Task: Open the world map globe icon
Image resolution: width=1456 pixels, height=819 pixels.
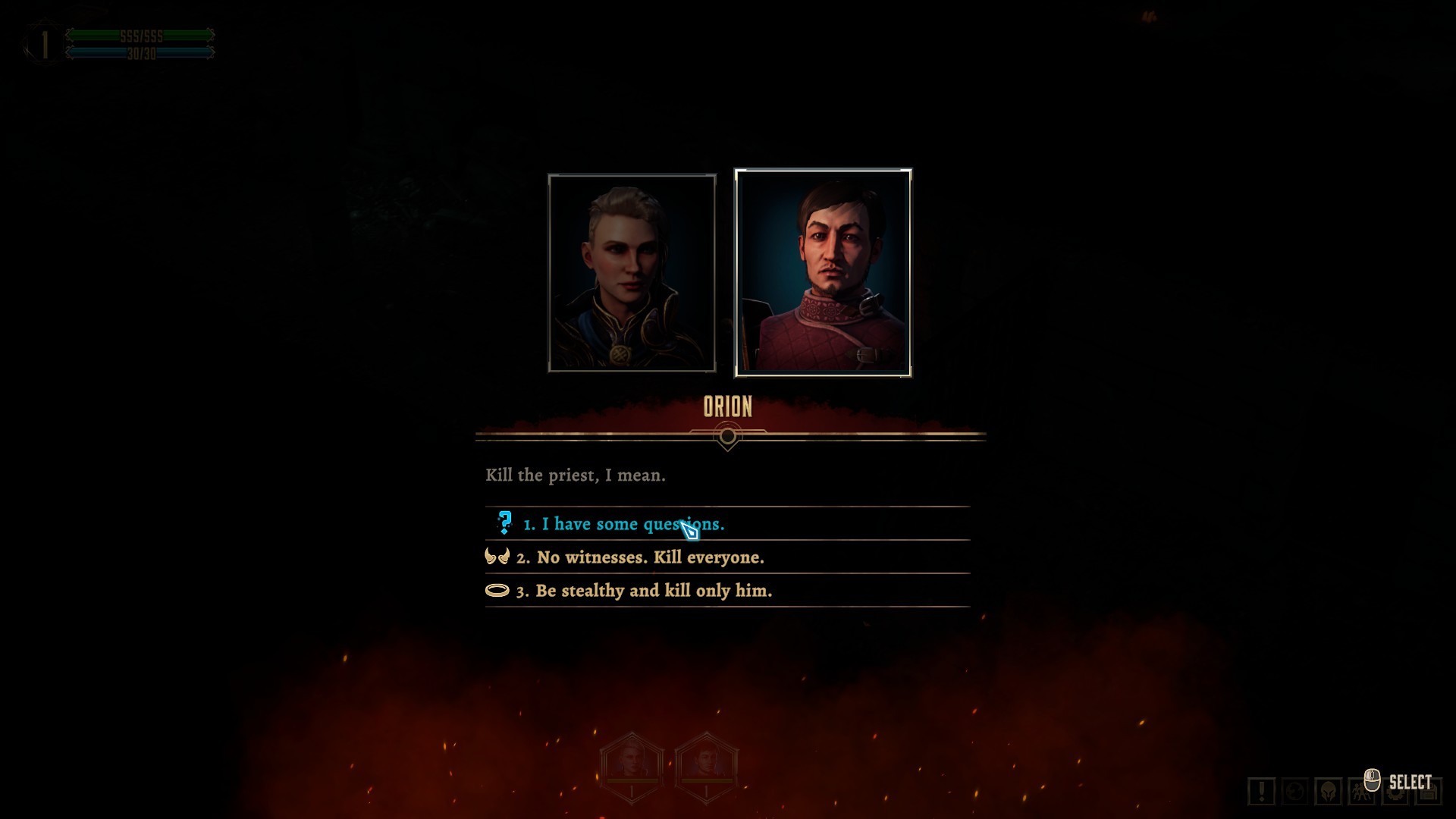Action: (x=1294, y=792)
